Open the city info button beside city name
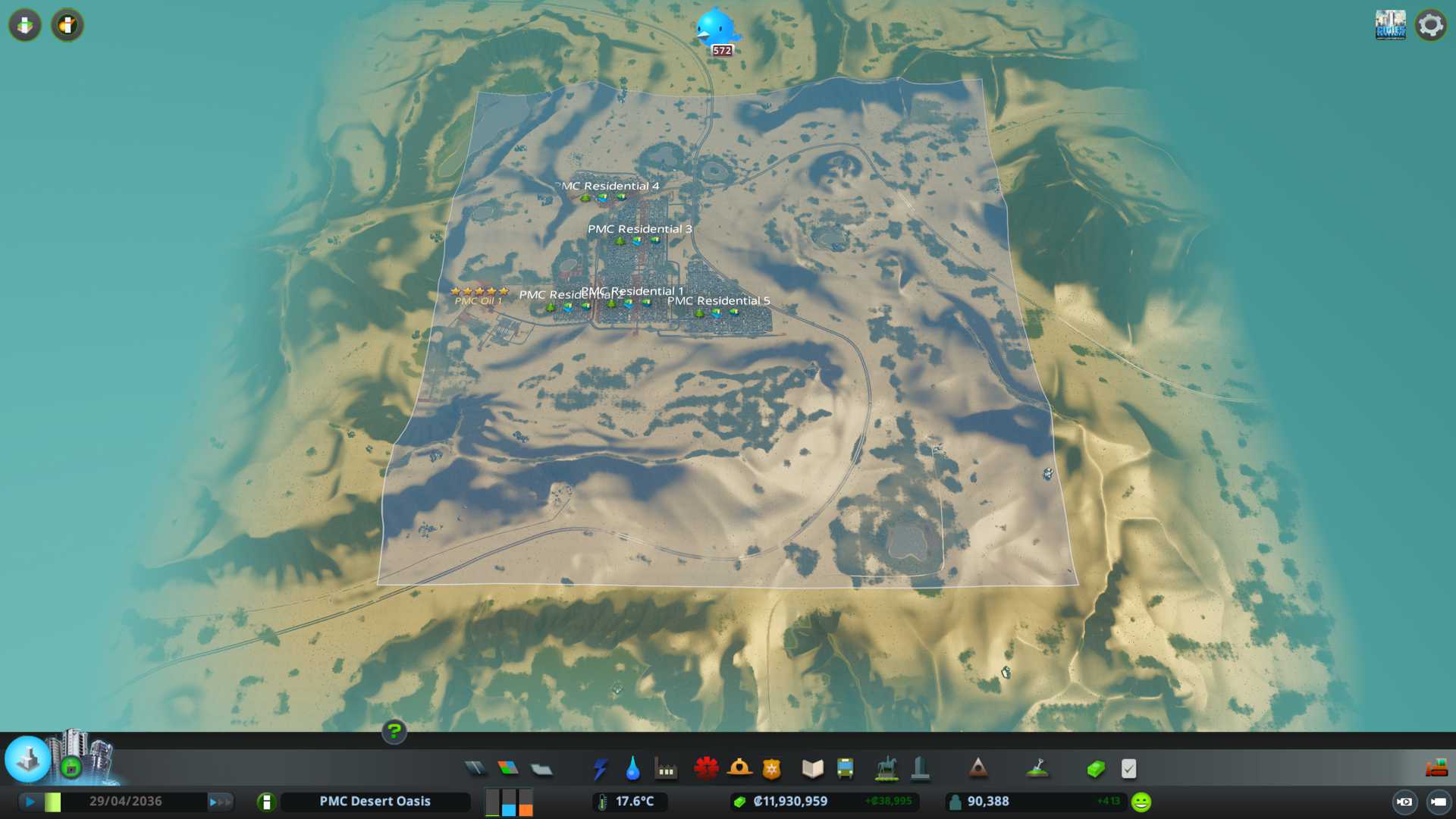This screenshot has width=1456, height=819. click(x=266, y=802)
